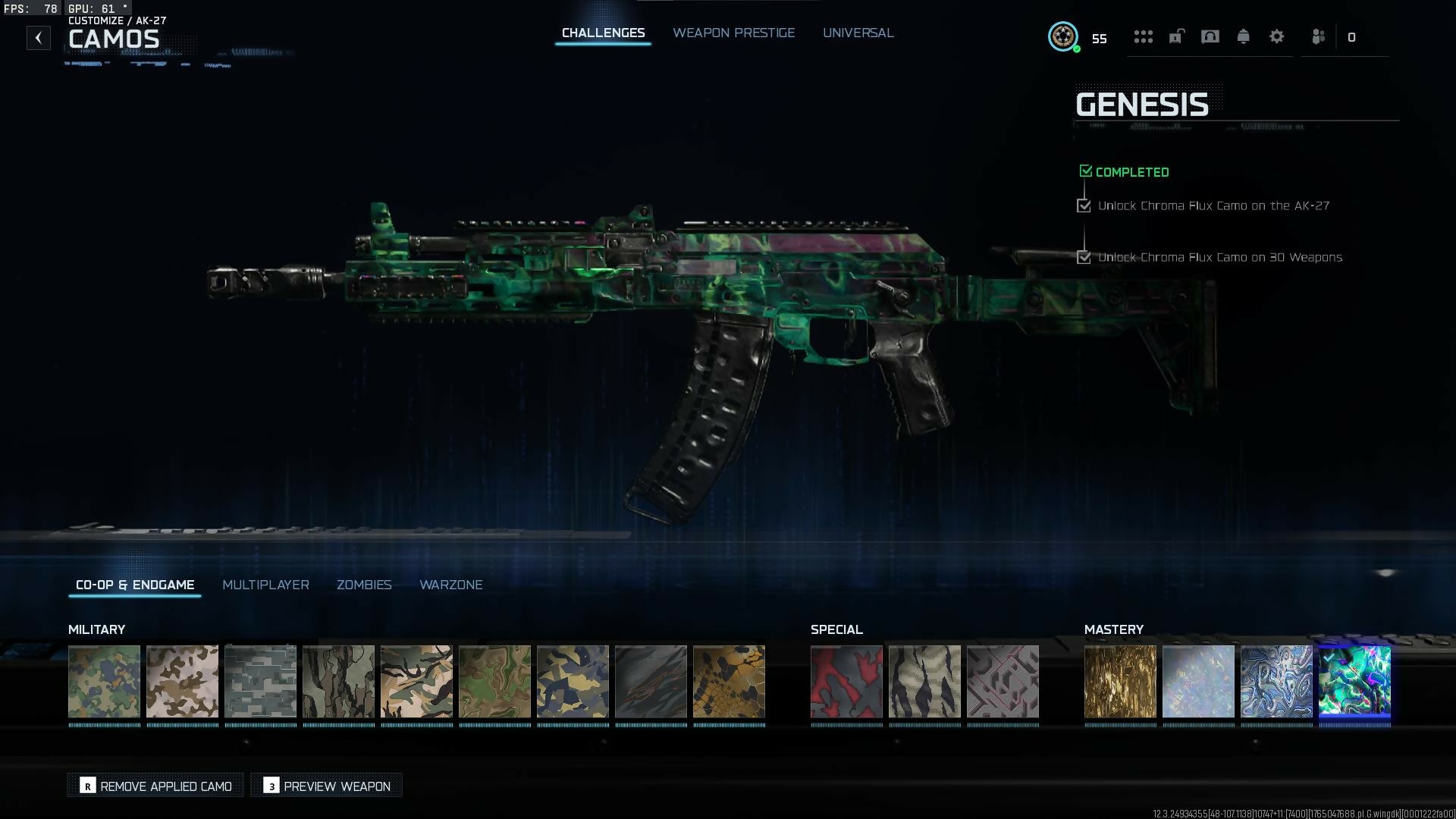The width and height of the screenshot is (1456, 819).
Task: Choose the red and grey special camo
Action: coord(846,681)
